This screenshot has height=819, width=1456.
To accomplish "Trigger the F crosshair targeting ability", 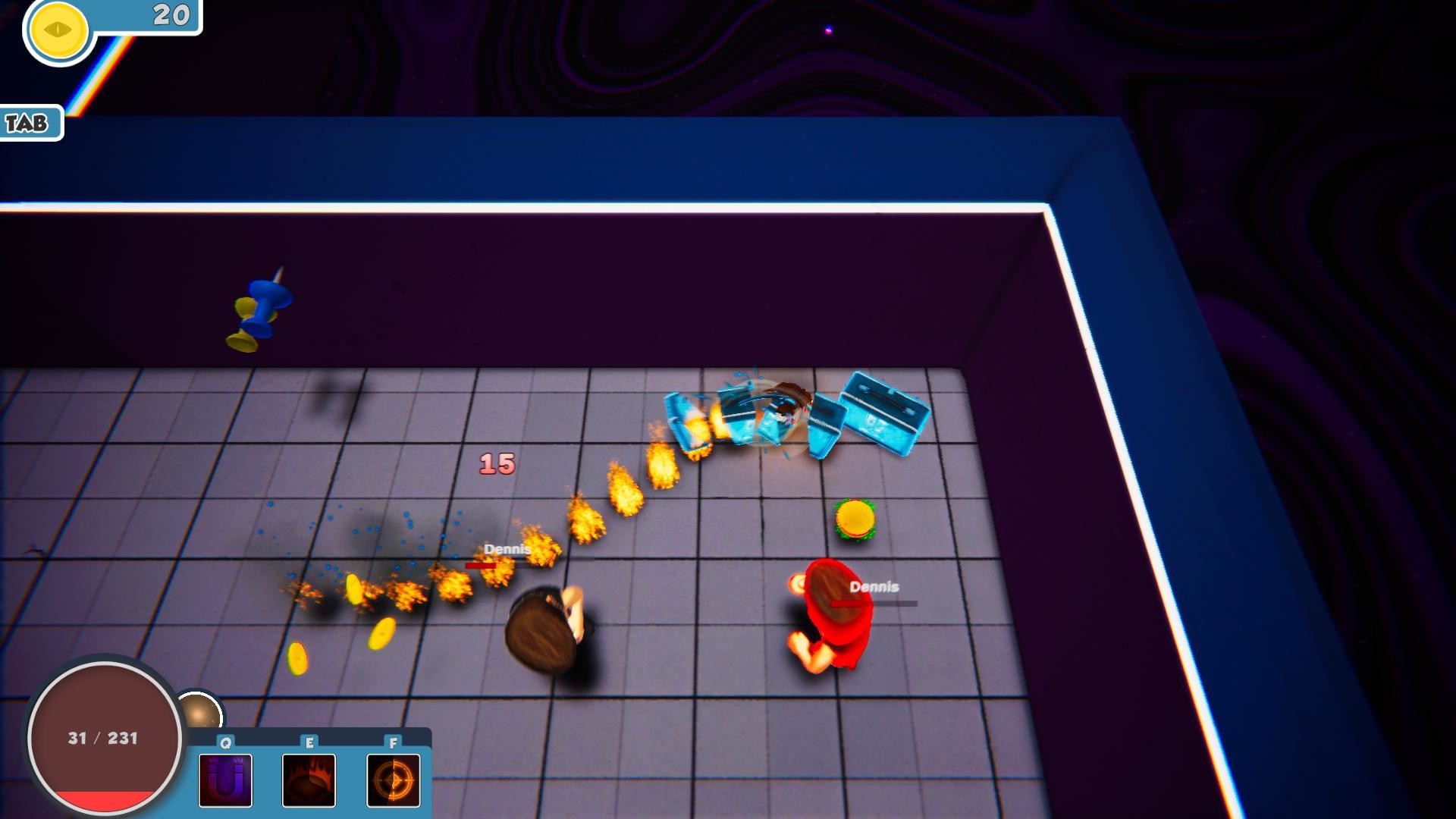I will click(x=392, y=781).
